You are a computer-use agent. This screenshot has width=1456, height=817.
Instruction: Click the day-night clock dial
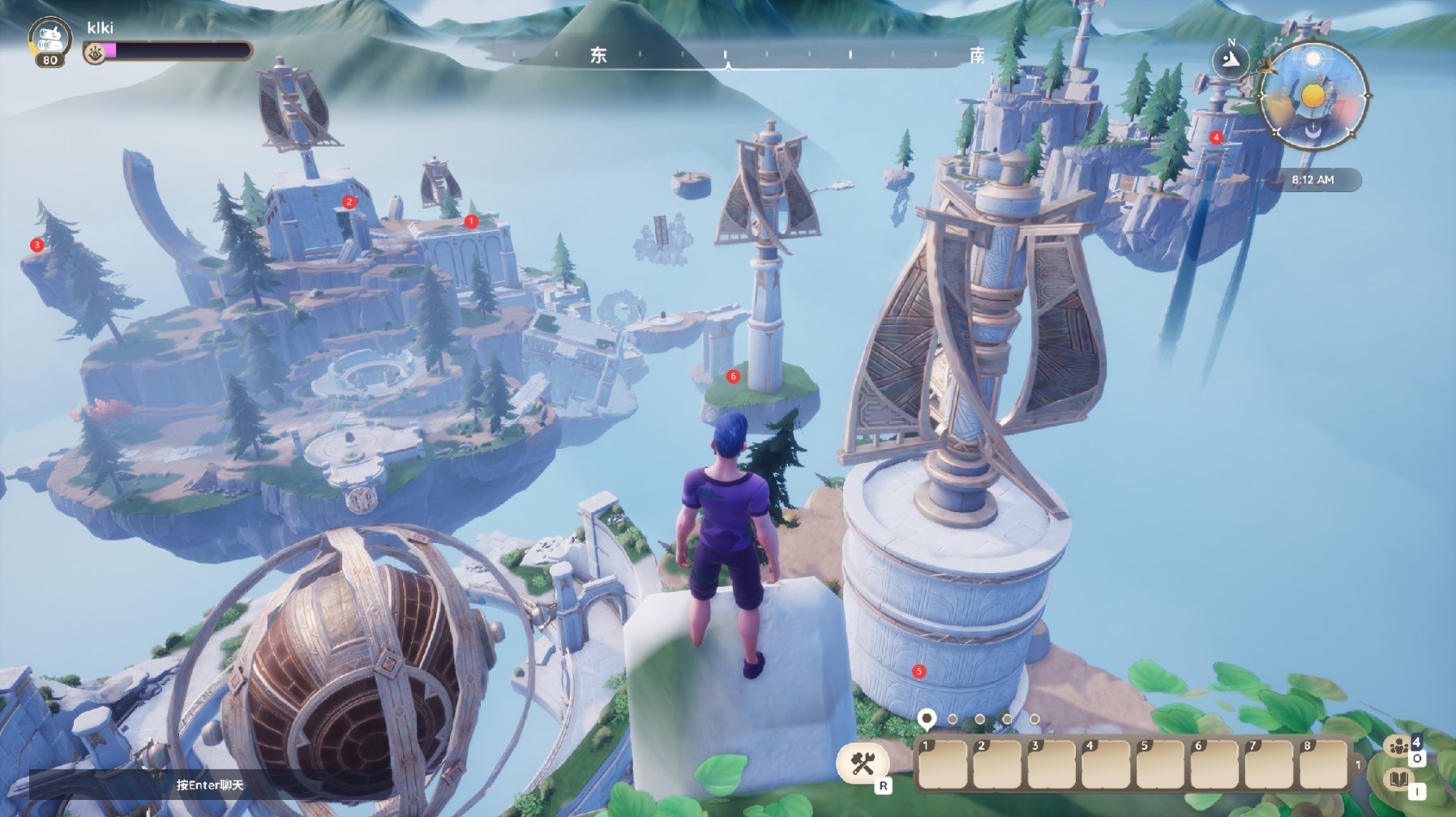[1313, 96]
